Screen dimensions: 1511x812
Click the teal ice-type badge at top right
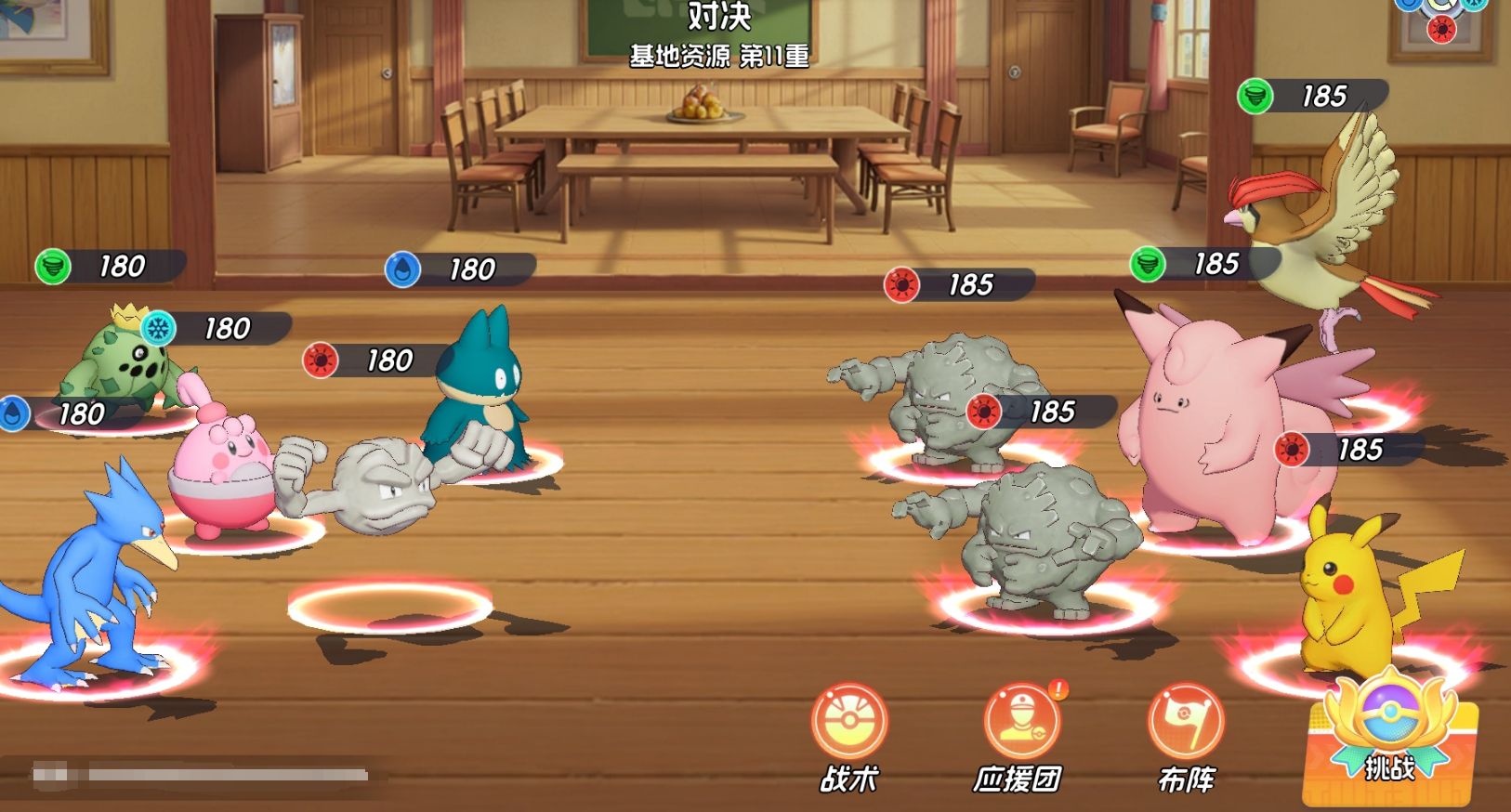[1473, 7]
